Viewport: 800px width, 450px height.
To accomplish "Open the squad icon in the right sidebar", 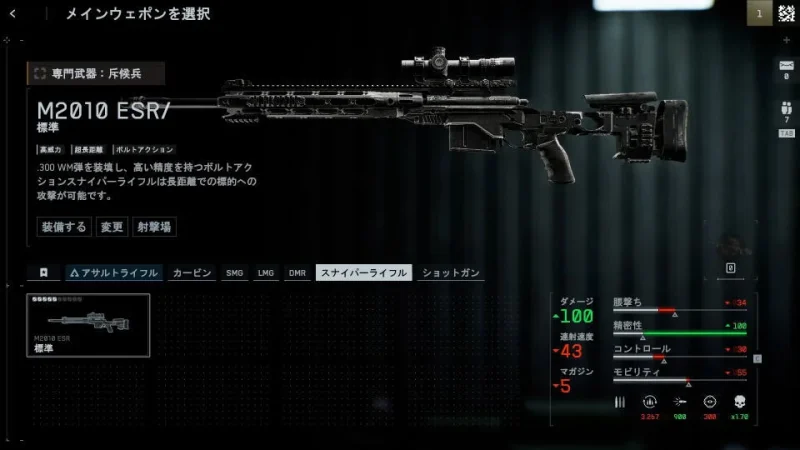I will (785, 110).
